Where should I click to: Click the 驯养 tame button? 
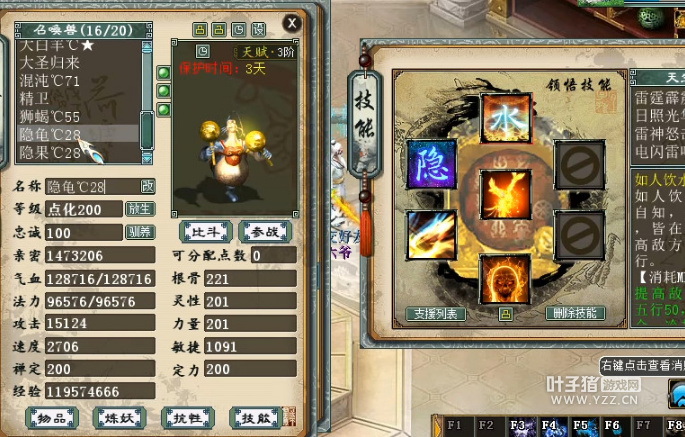139,232
